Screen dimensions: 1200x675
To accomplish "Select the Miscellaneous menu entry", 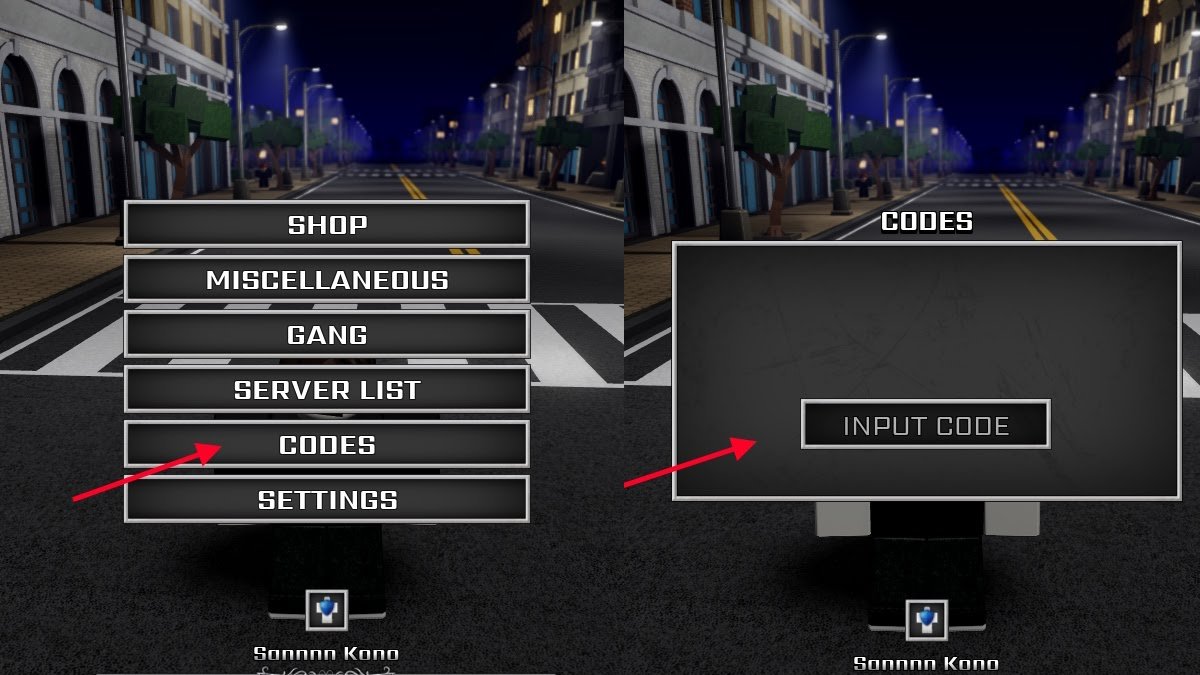I will tap(327, 279).
